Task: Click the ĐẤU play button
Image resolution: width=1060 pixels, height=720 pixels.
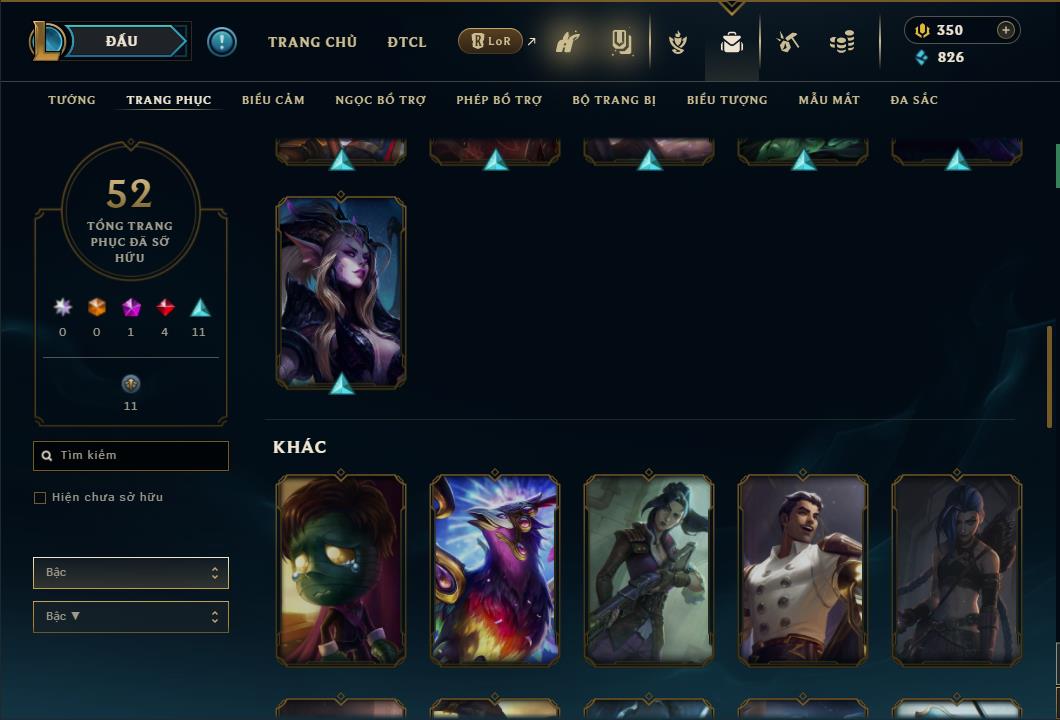Action: 122,41
